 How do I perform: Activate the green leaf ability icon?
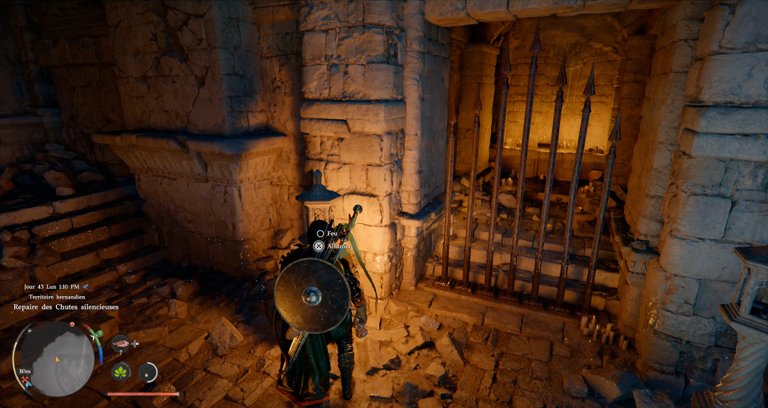(x=120, y=372)
